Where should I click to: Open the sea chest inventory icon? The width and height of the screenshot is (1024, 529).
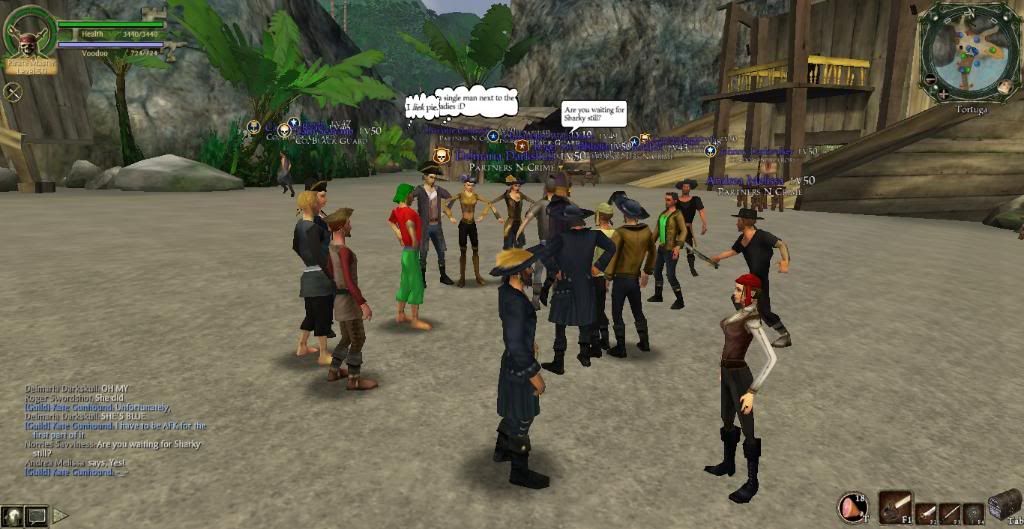[x=1003, y=505]
